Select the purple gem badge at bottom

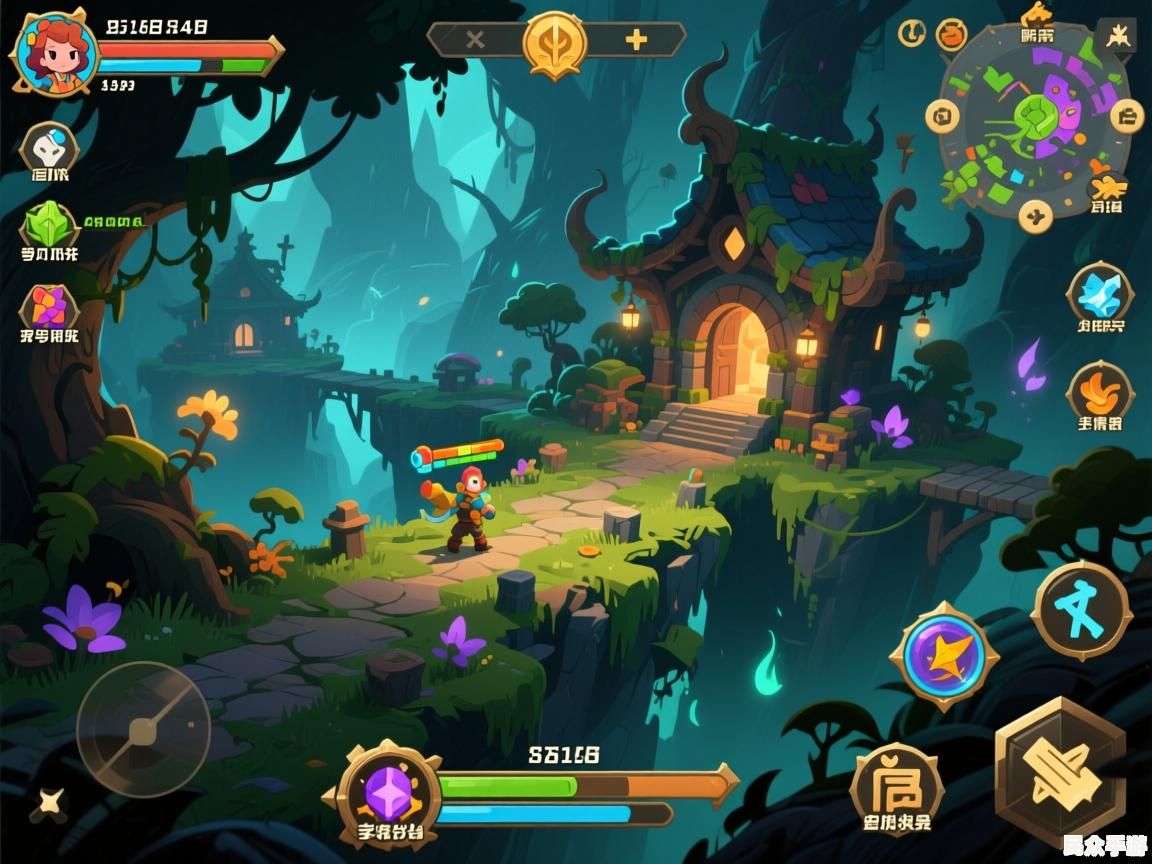tap(388, 793)
